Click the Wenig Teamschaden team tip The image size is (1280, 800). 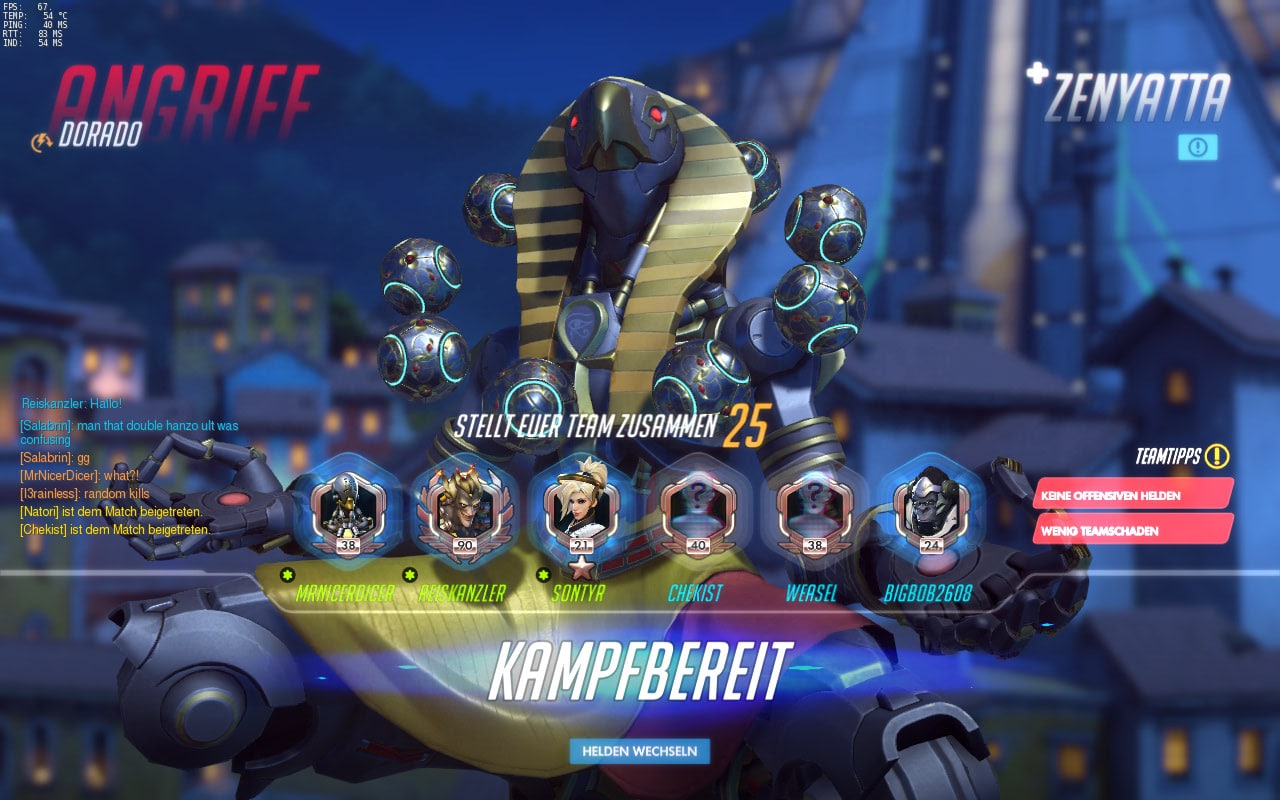tap(1132, 530)
